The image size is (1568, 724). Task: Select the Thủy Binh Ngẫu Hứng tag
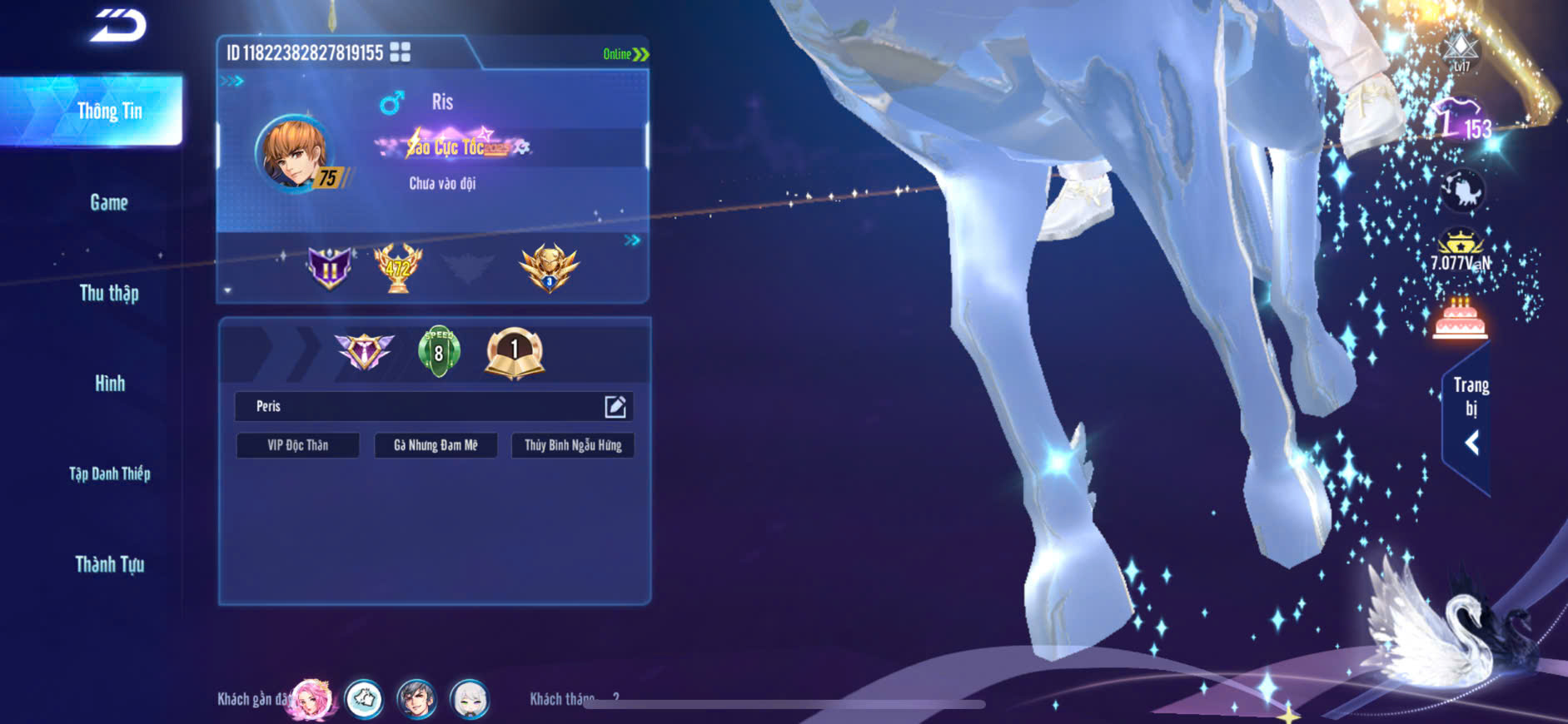573,445
